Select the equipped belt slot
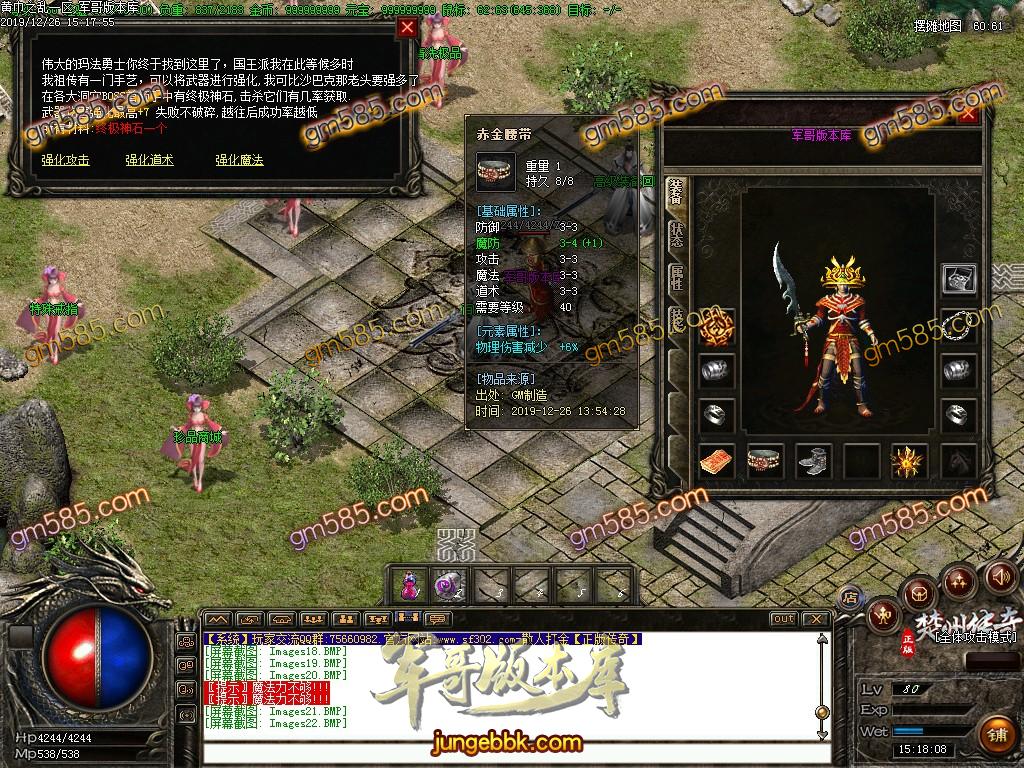 point(765,460)
